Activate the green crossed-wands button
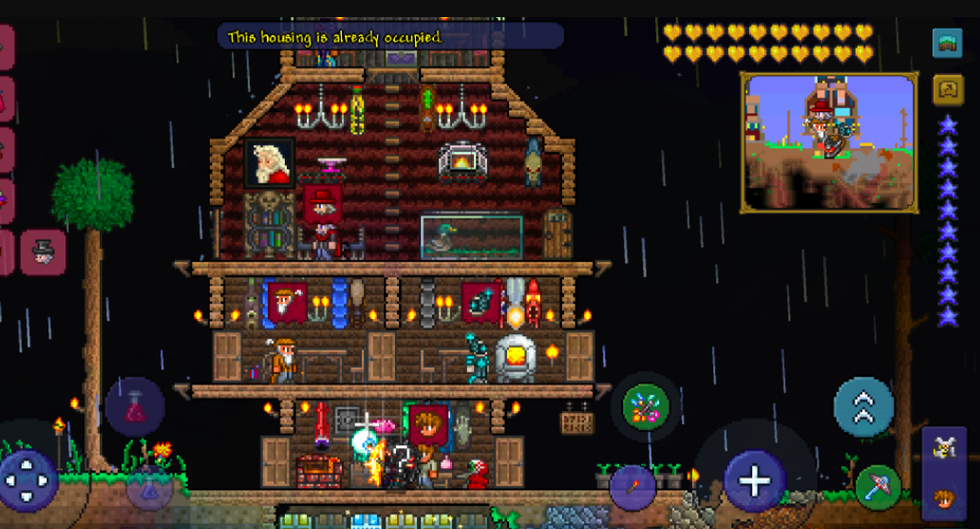This screenshot has height=529, width=980. click(x=646, y=407)
